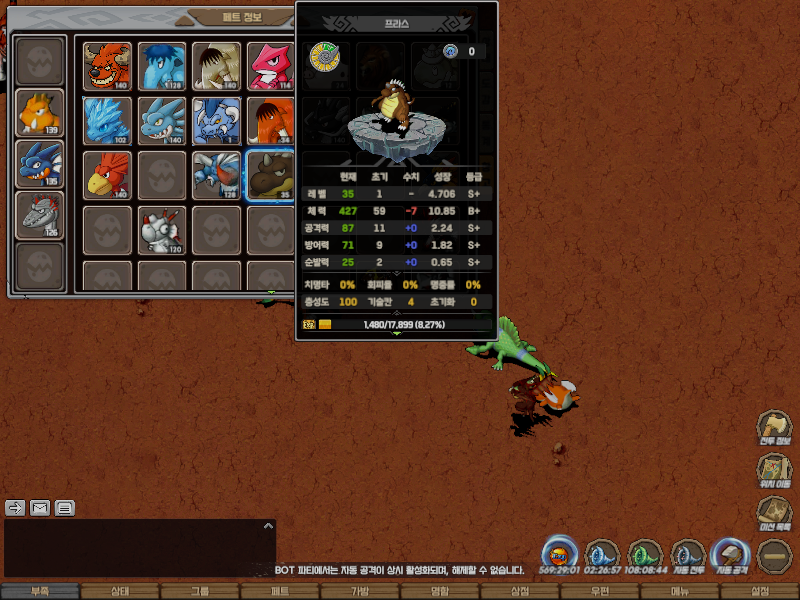Select the red horned ogre pet slot
The image size is (800, 600).
coord(108,65)
